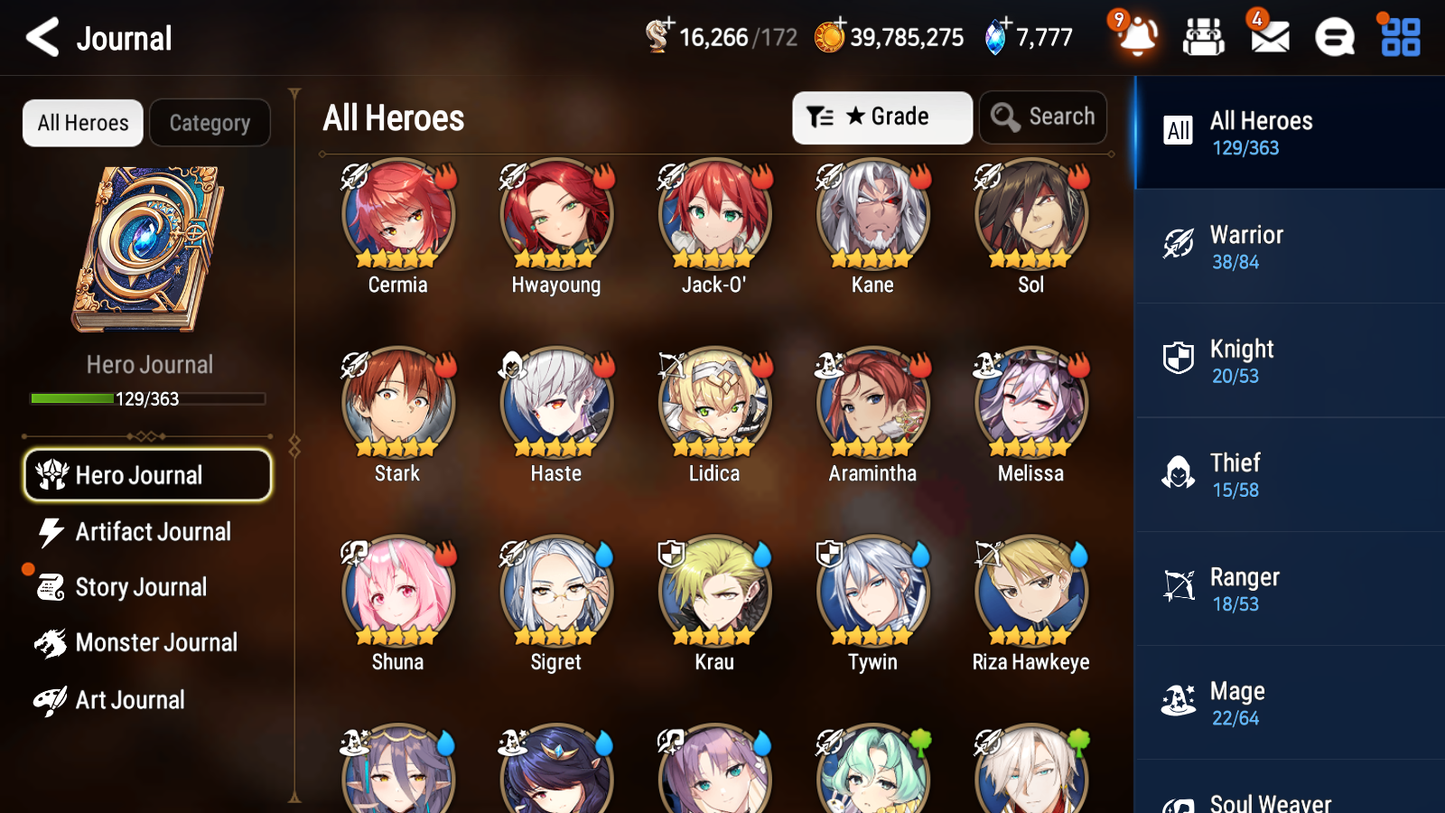The height and width of the screenshot is (813, 1445).
Task: Open the Monster Journal
Action: 147,643
